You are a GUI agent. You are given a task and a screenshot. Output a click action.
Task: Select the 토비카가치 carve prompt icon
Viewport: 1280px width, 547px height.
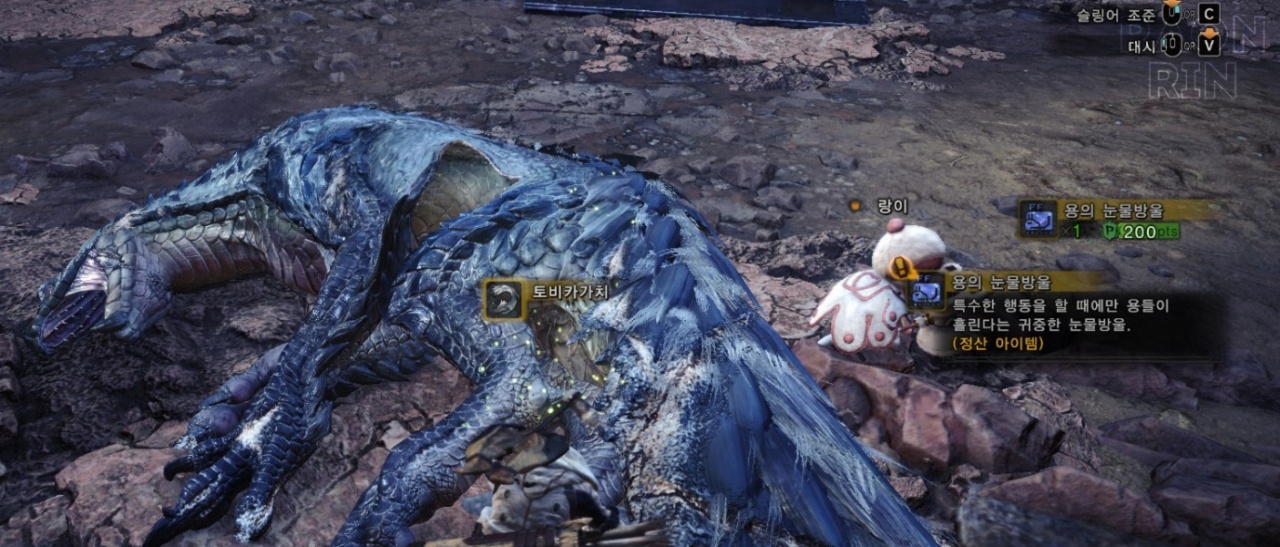coord(505,300)
